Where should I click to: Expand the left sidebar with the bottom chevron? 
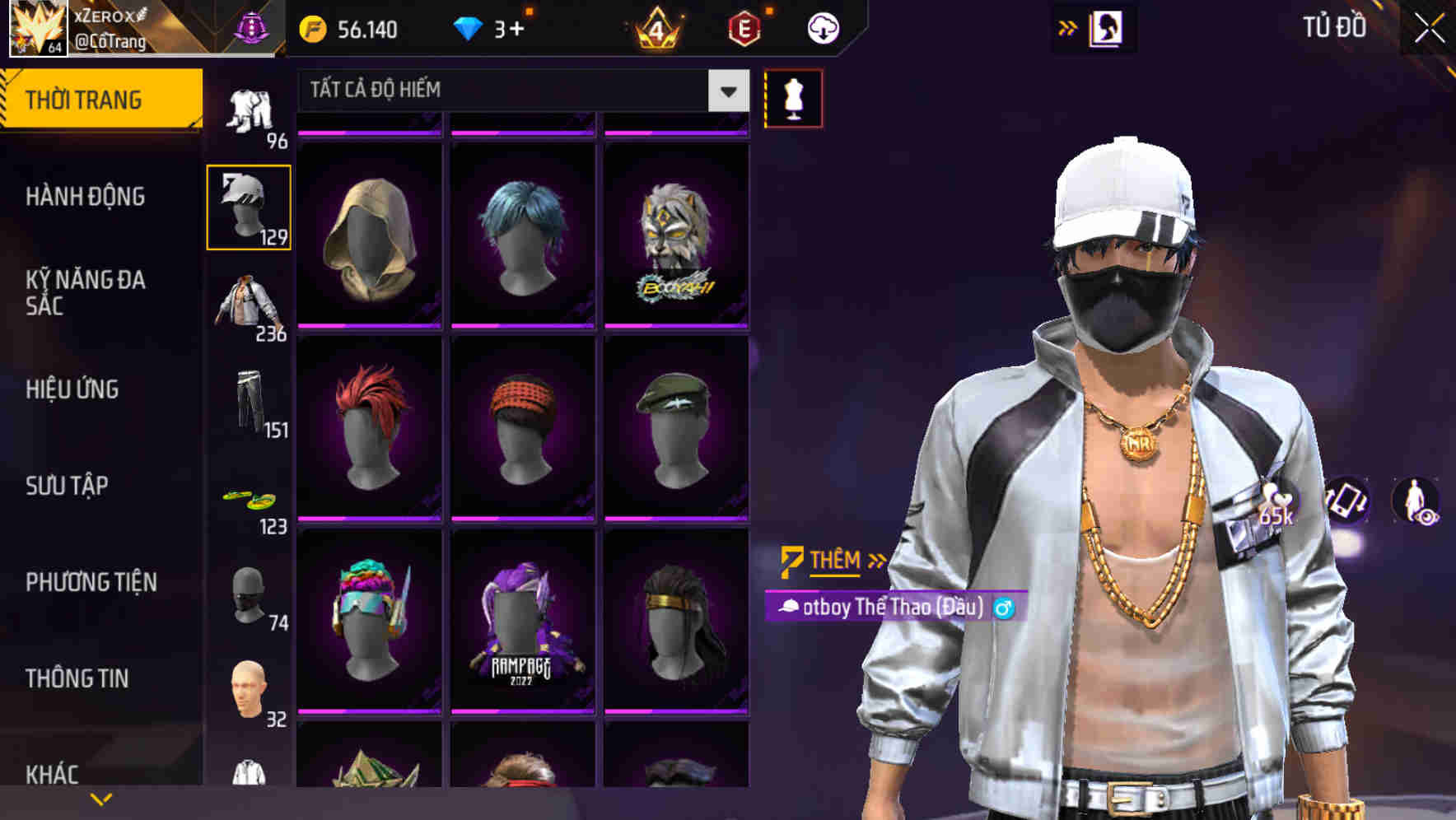[x=99, y=799]
